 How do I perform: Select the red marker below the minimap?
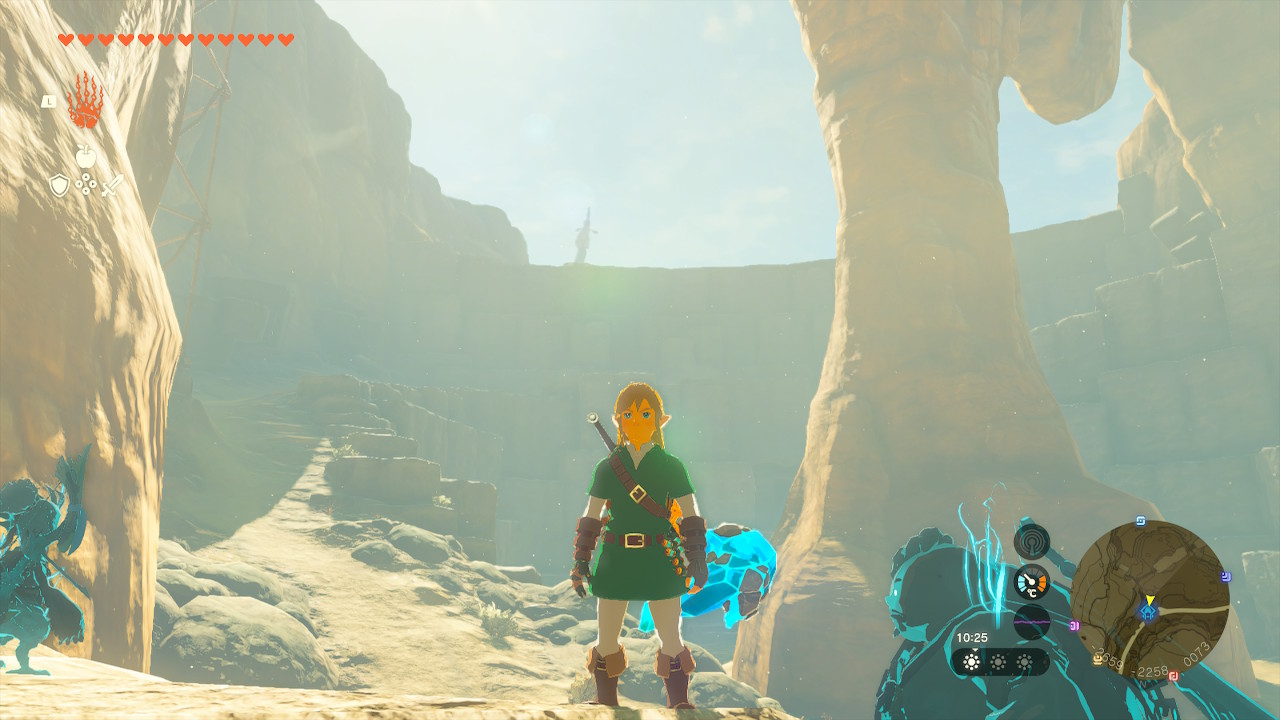[1173, 676]
